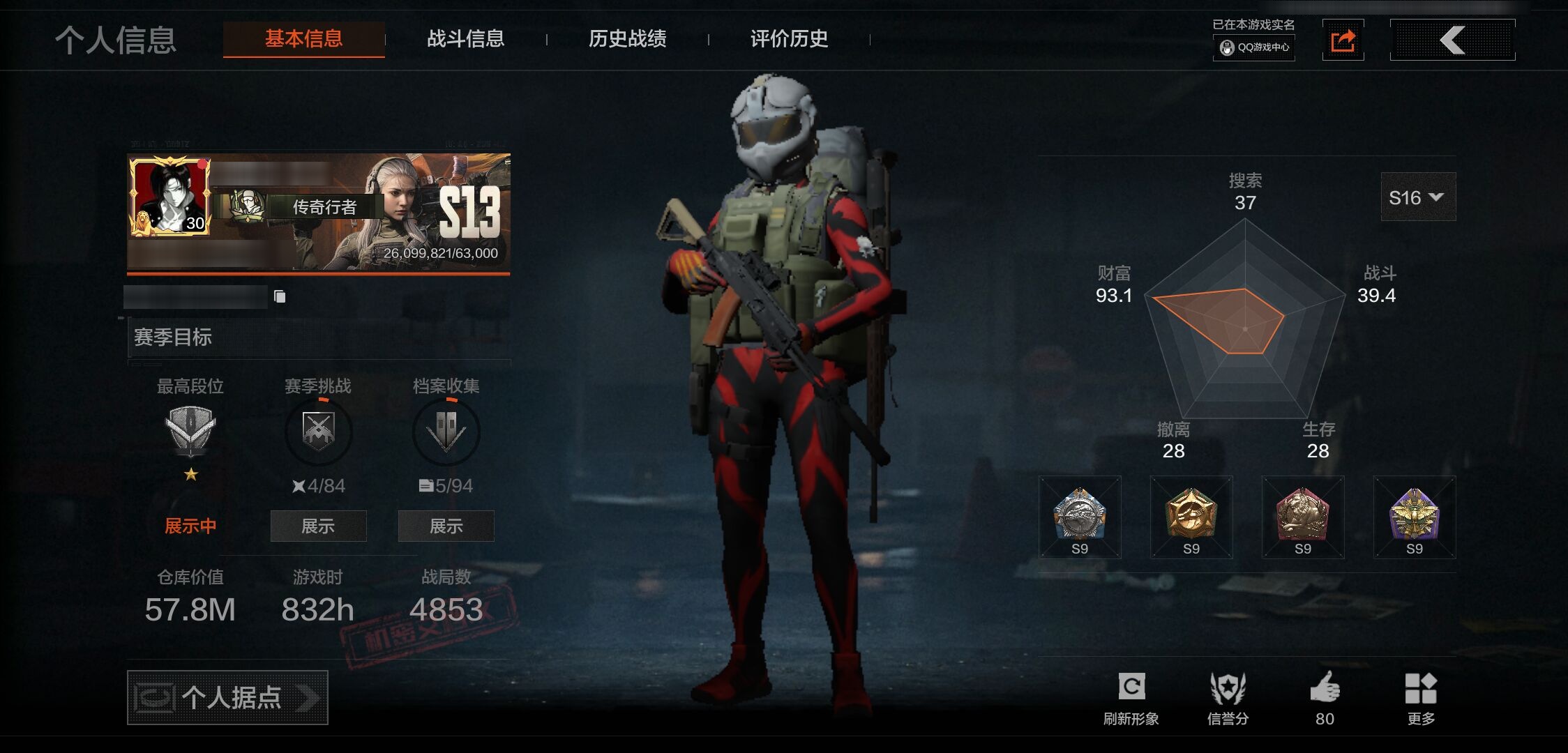Click the back arrow at top right

pyautogui.click(x=1452, y=40)
